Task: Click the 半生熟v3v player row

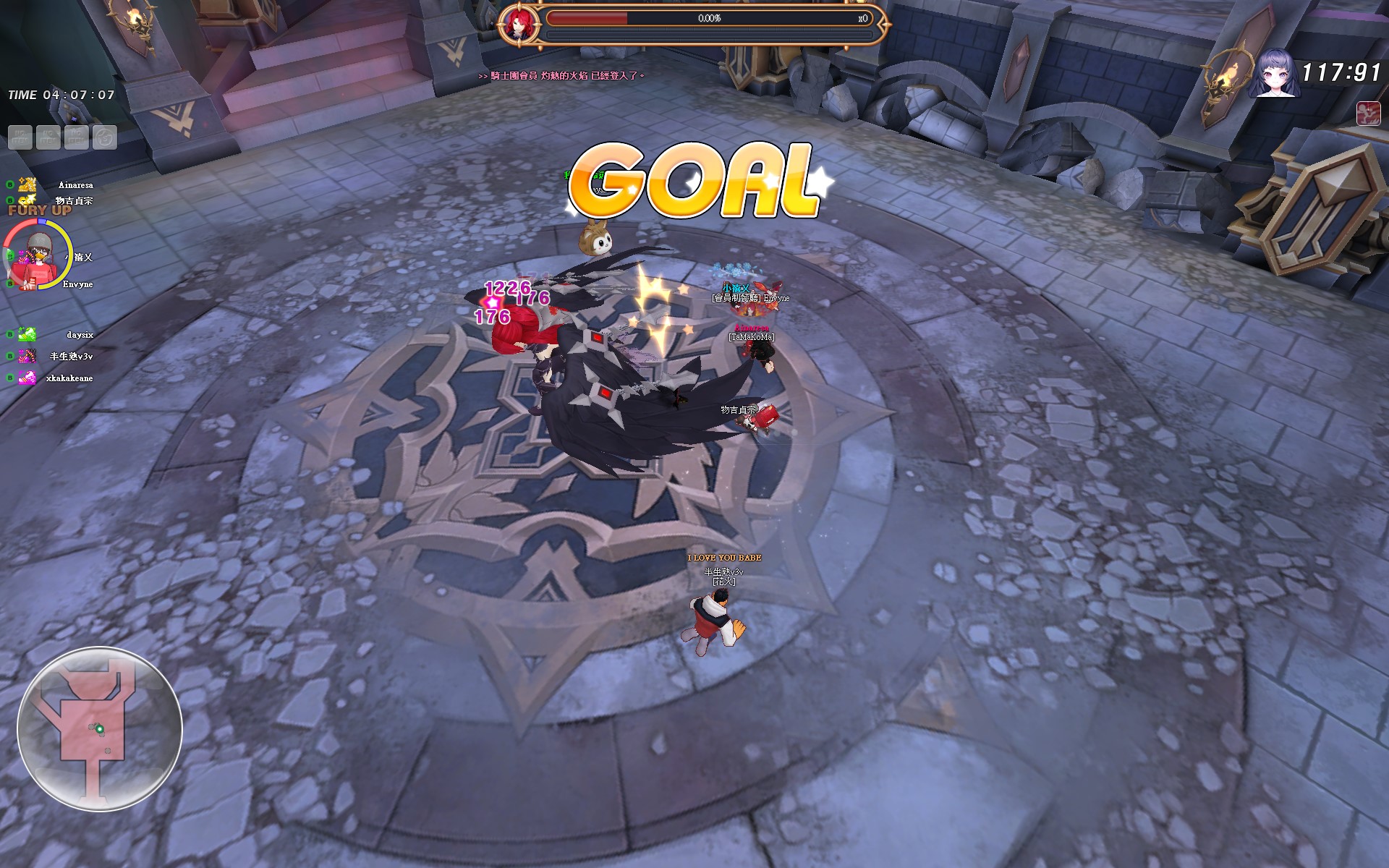Action: click(x=71, y=357)
